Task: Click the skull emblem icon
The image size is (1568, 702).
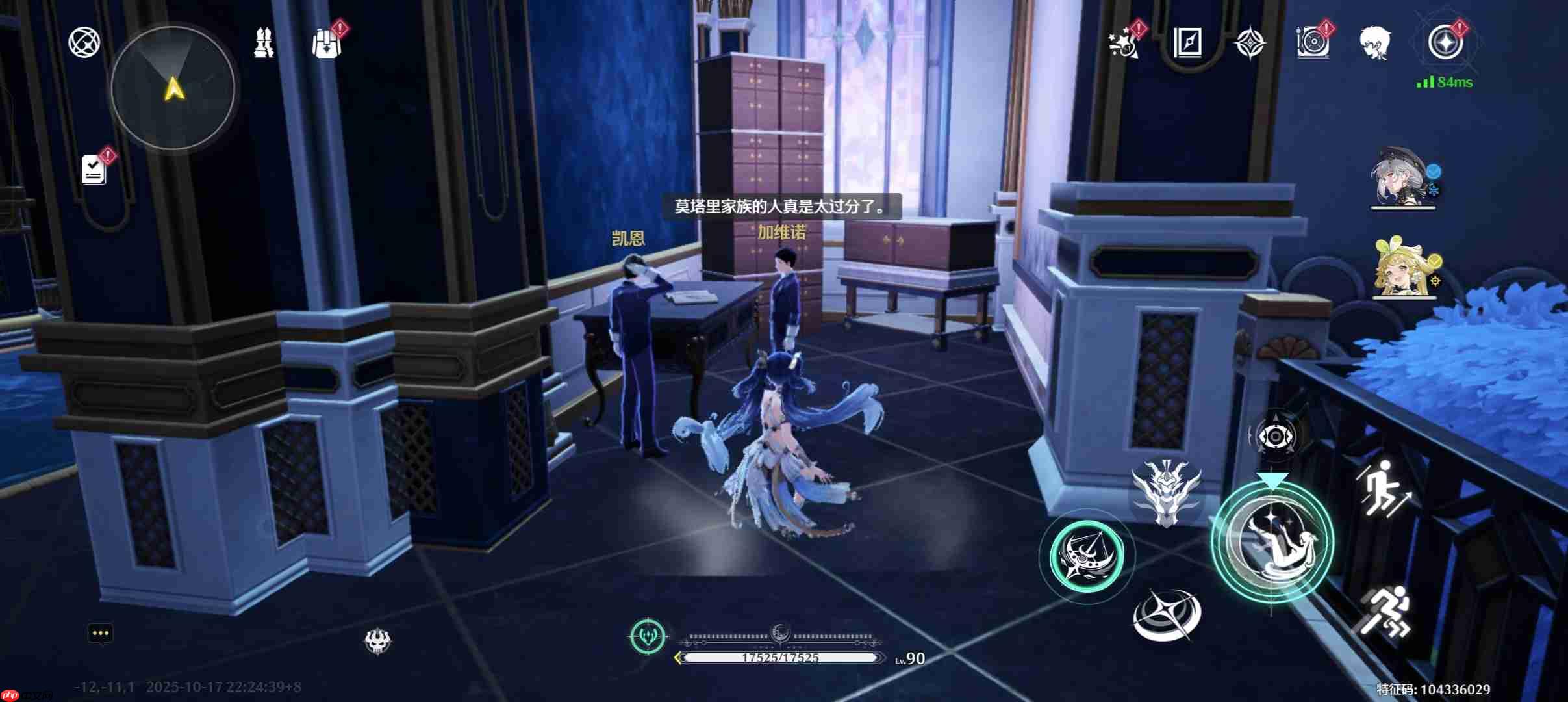Action: [377, 642]
